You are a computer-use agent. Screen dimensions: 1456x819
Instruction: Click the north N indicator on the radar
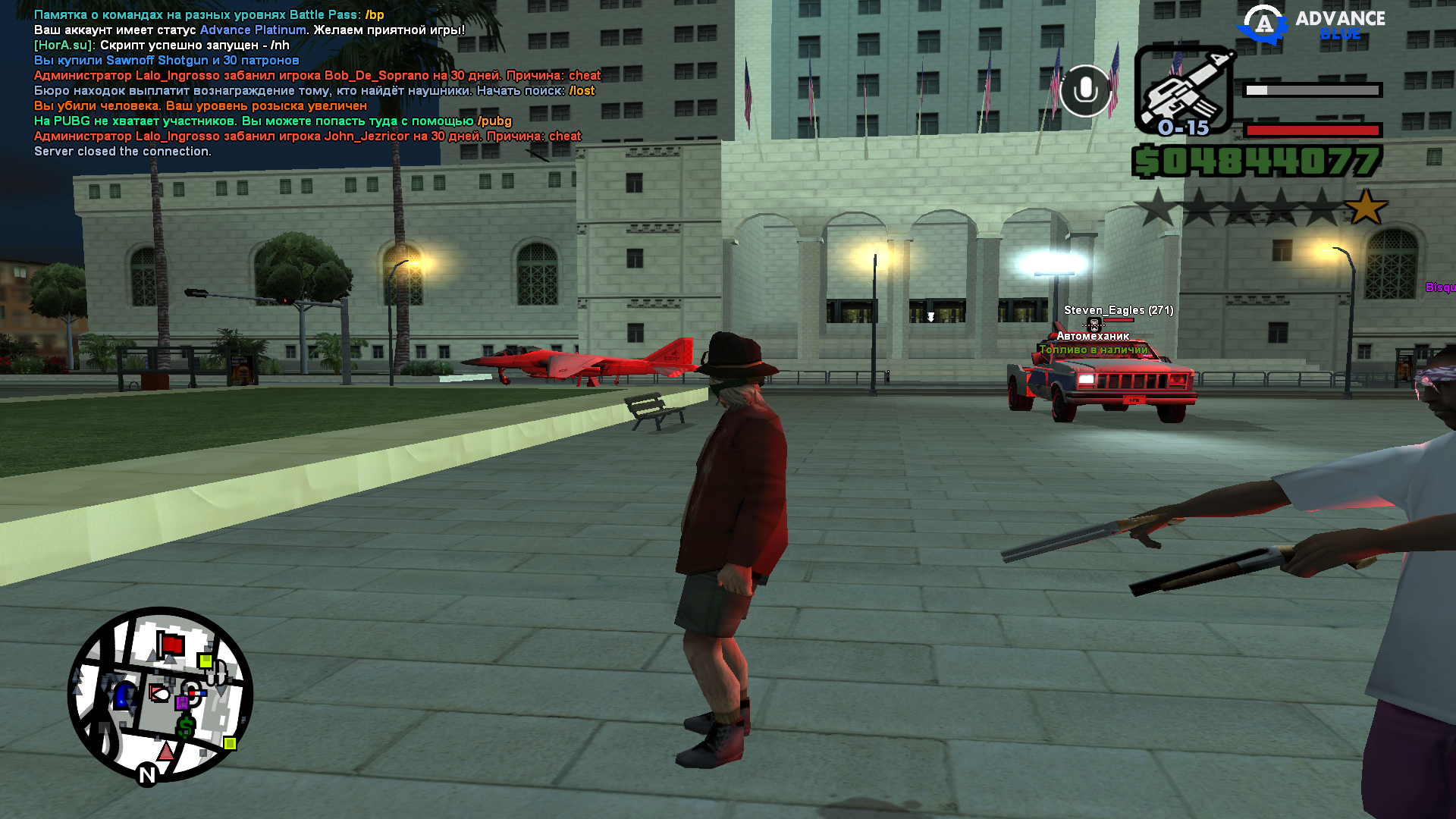pyautogui.click(x=147, y=774)
